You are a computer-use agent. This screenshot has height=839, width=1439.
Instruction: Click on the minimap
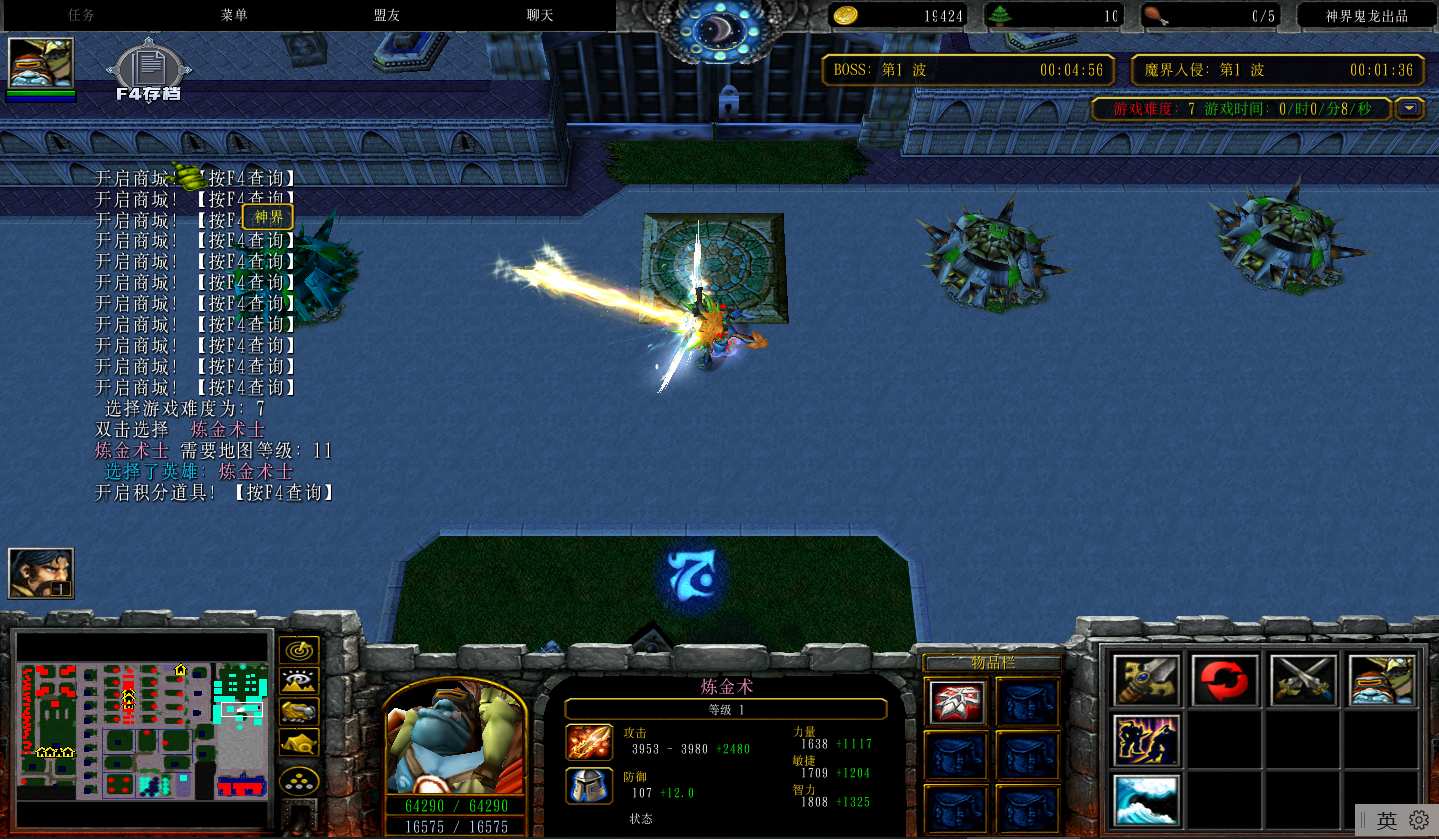[x=144, y=730]
